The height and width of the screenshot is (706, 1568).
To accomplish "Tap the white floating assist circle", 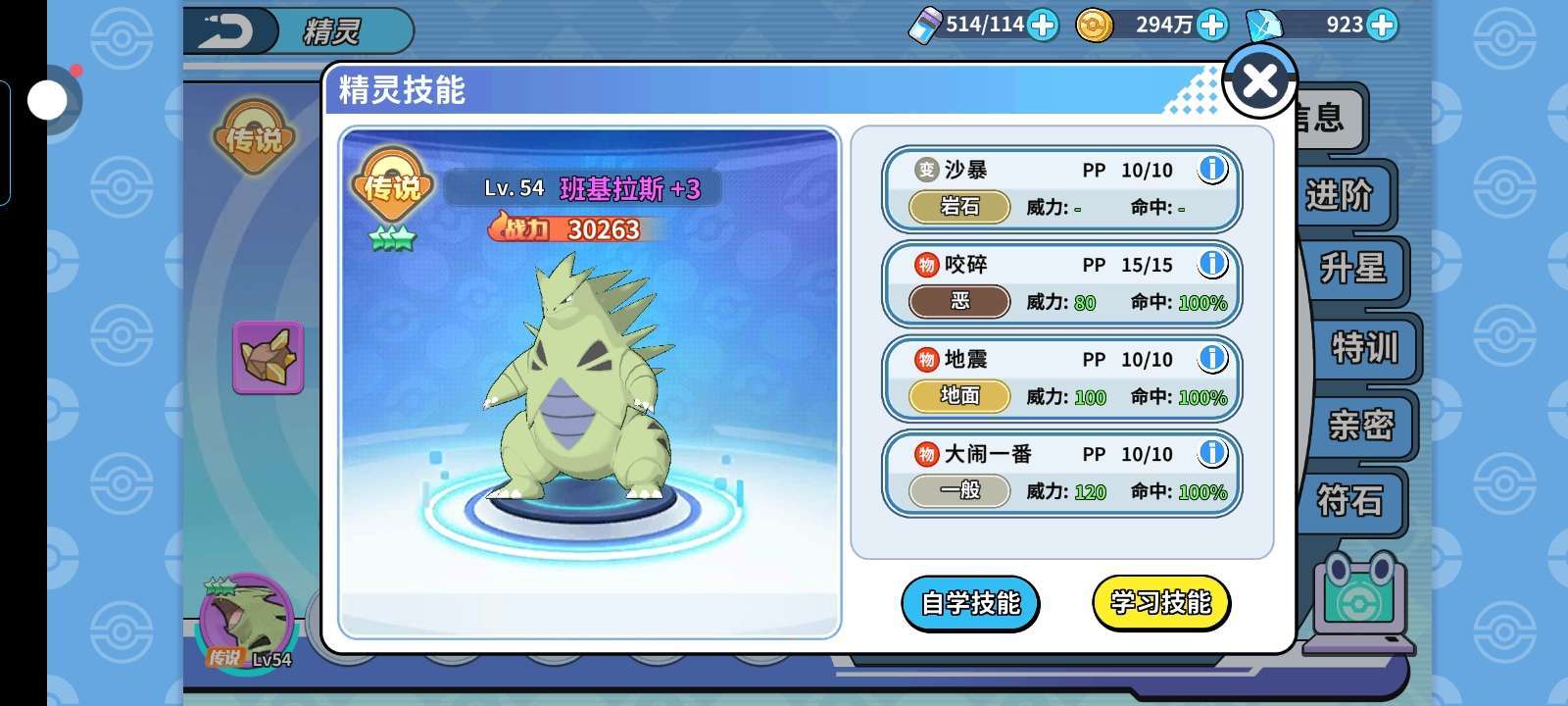I will click(x=46, y=100).
